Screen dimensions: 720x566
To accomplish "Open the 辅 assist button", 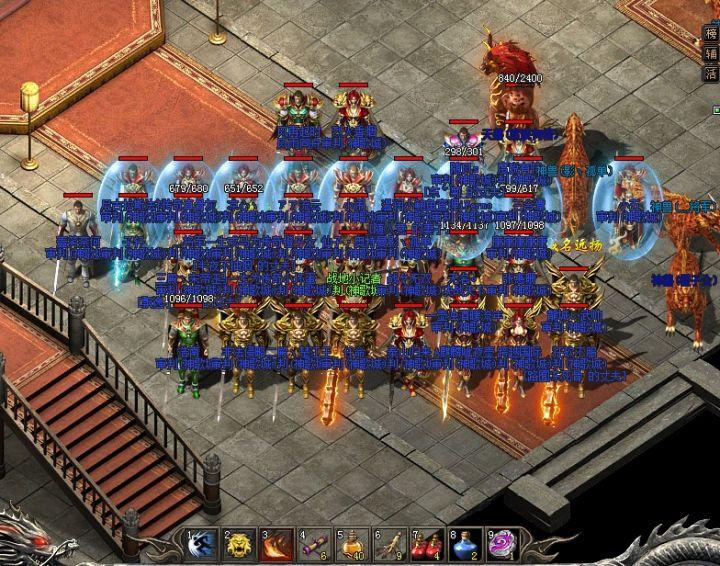I will (x=711, y=54).
